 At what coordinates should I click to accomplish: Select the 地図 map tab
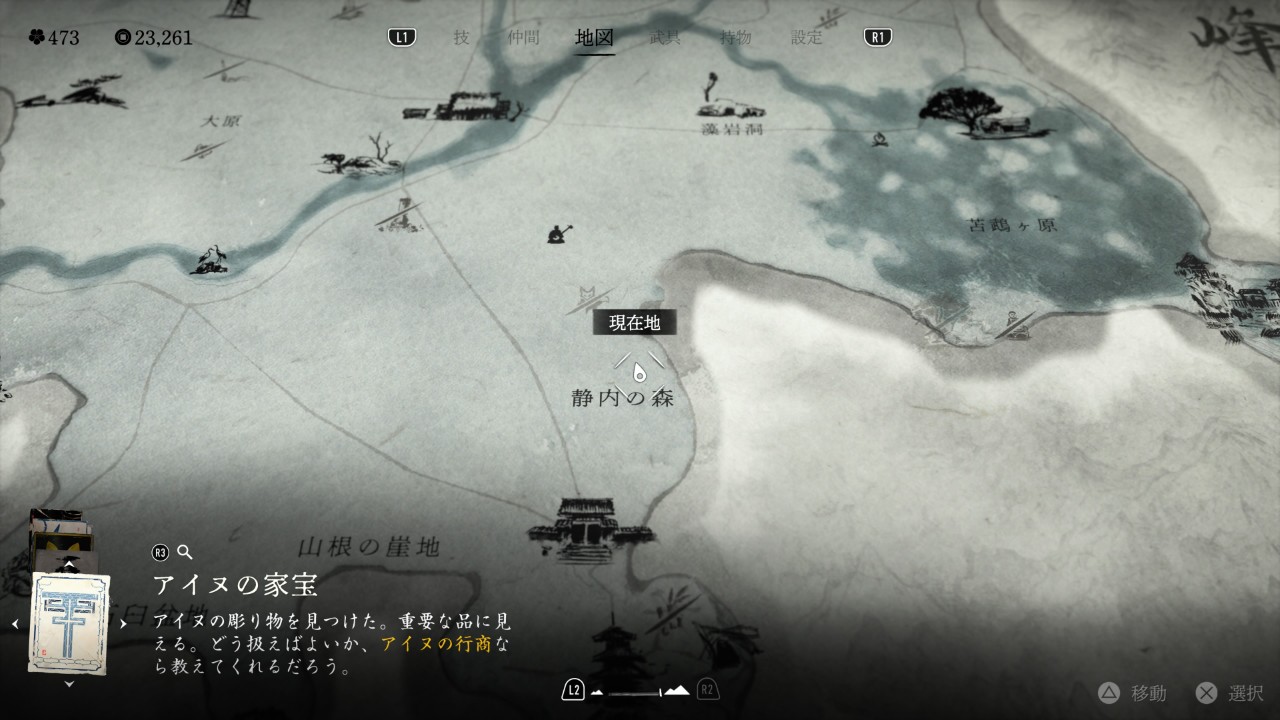pos(594,38)
